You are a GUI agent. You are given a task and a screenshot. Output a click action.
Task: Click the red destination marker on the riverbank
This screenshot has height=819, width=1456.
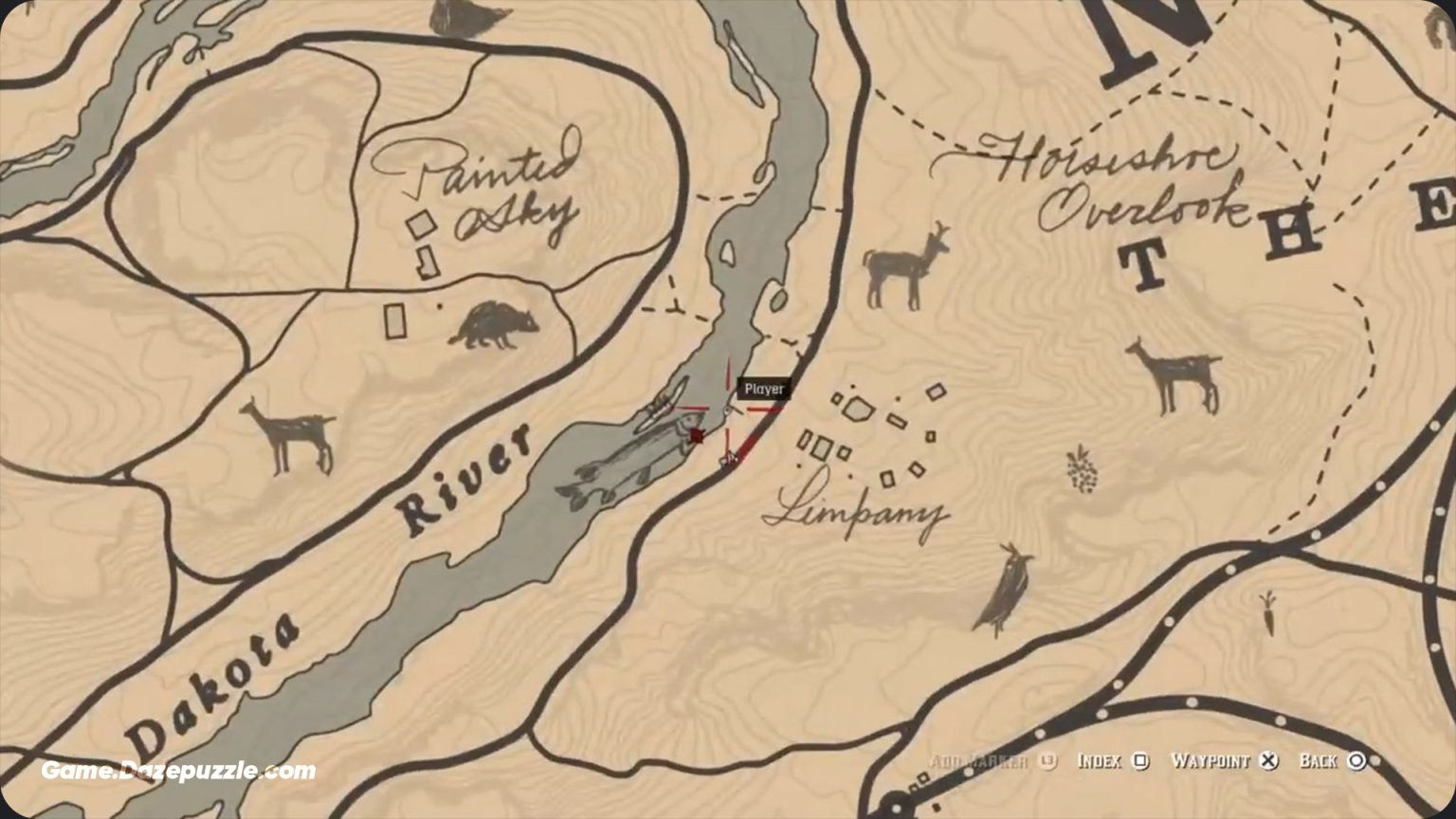point(697,433)
